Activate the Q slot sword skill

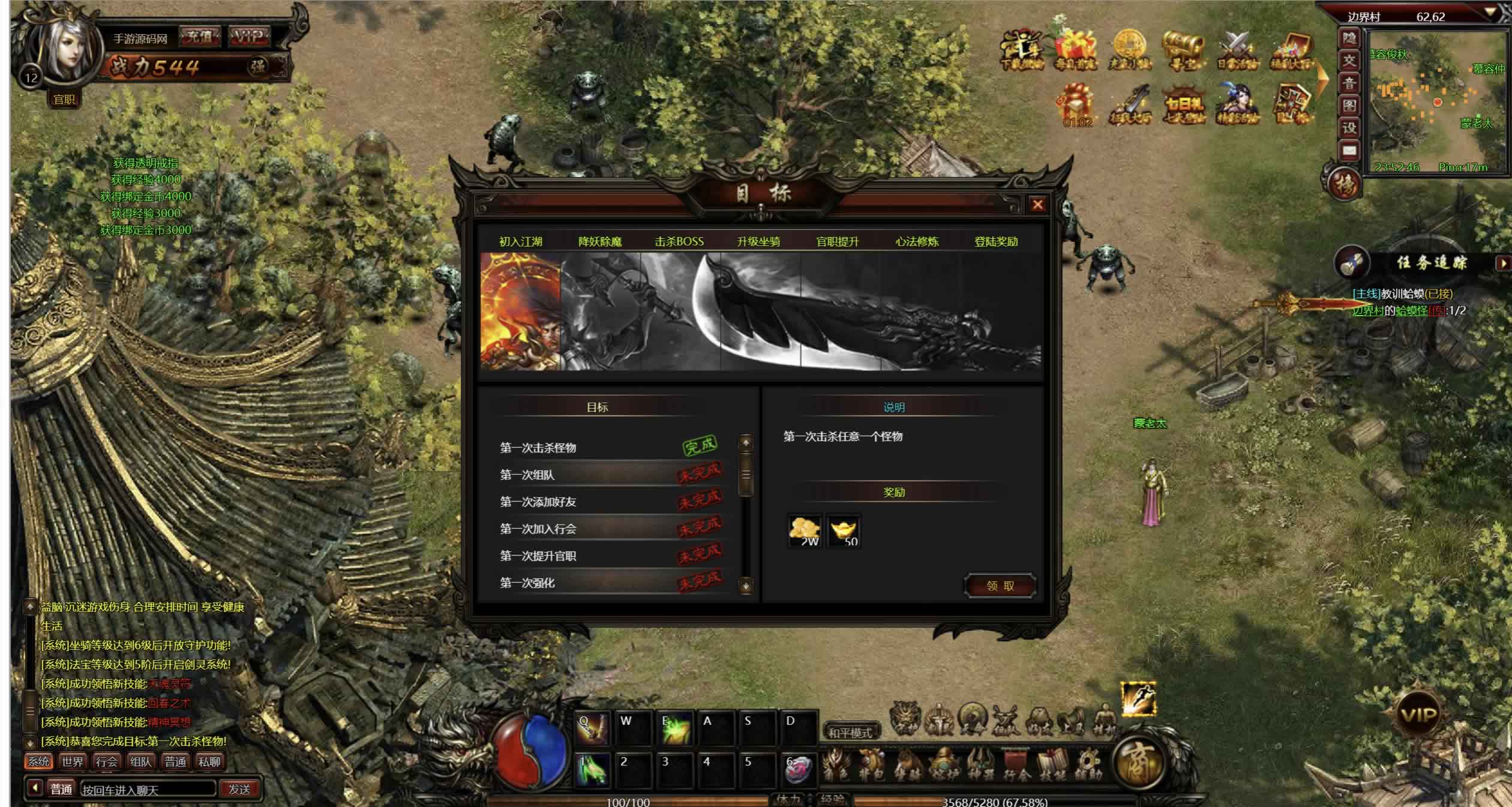point(591,727)
